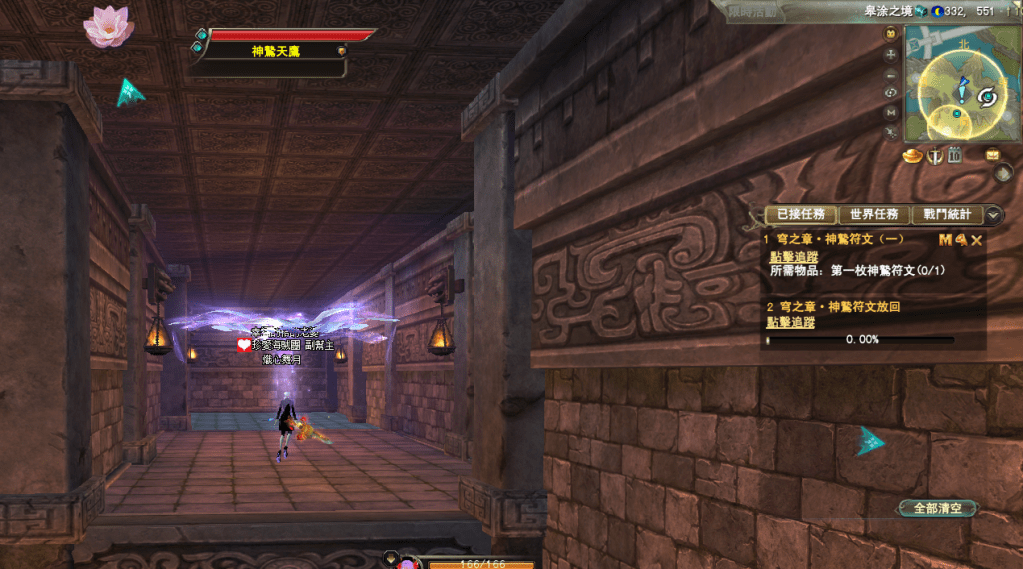
Task: Open the gold ingot shop icon
Action: (911, 155)
